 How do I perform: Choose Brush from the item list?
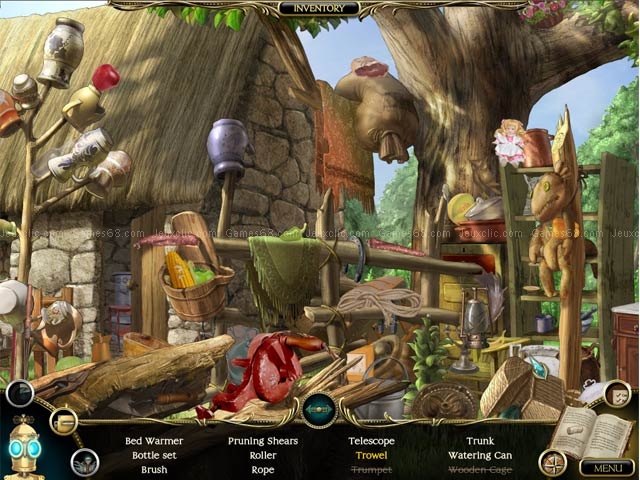coord(154,469)
